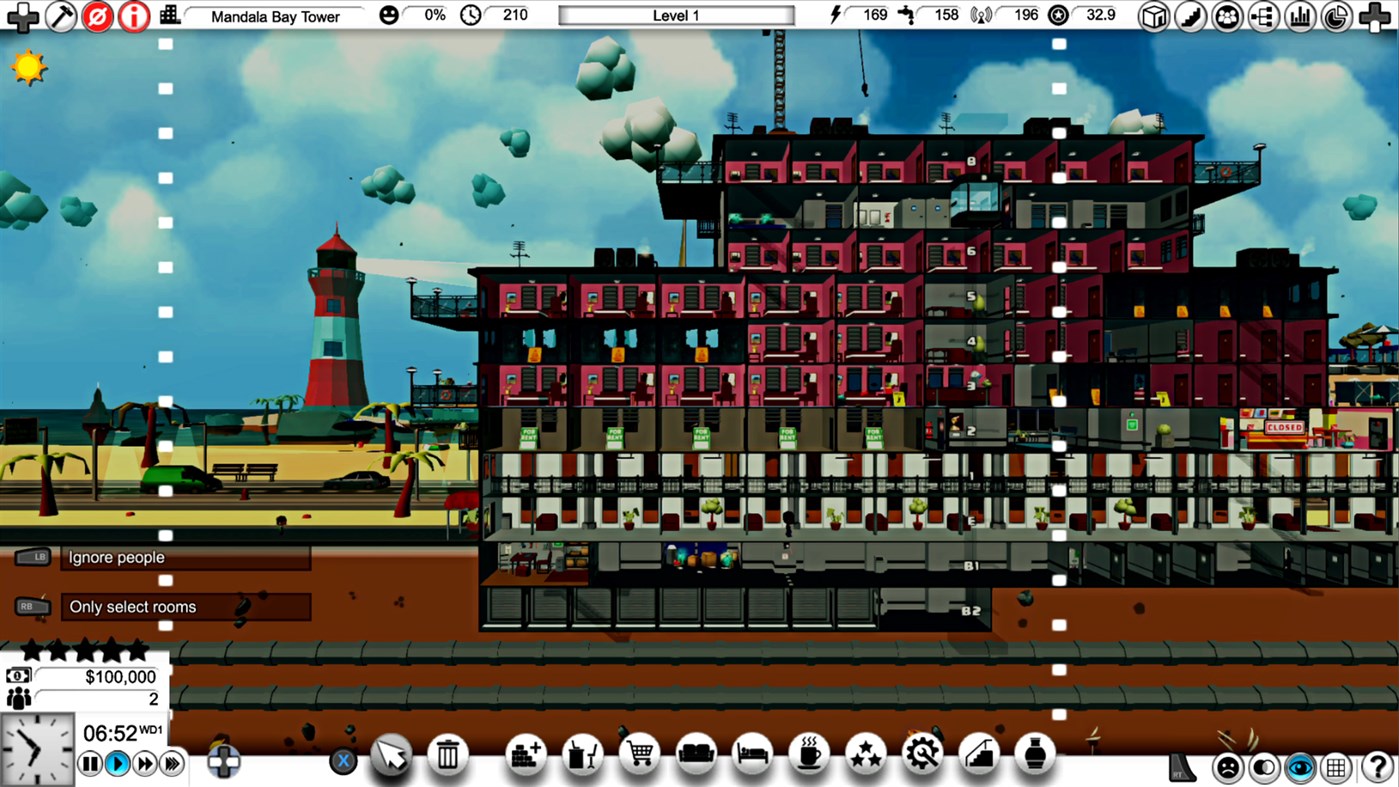The image size is (1399, 787).
Task: Open the bar chart statistics panel
Action: (x=1299, y=16)
